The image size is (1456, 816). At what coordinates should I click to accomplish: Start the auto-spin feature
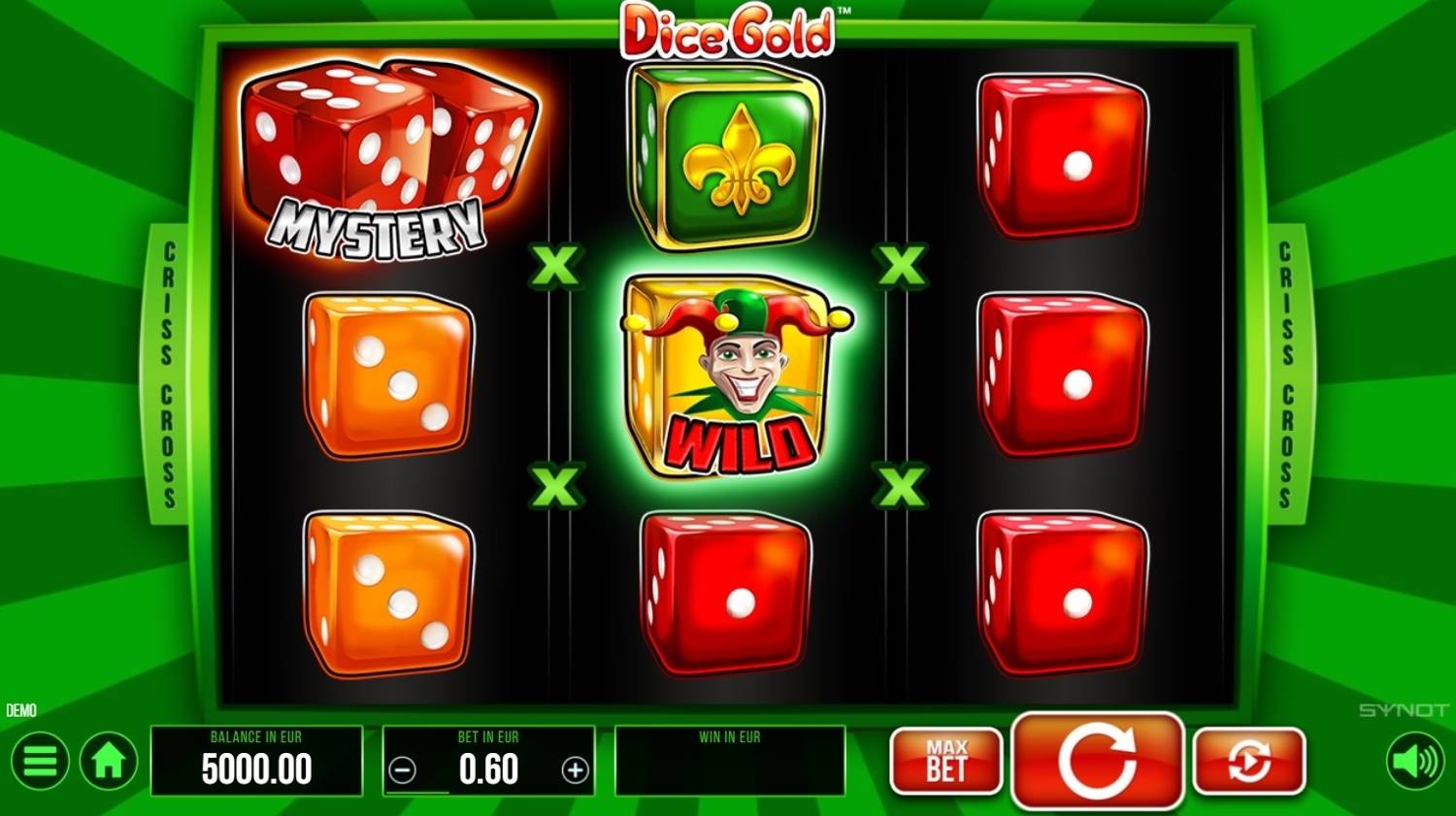(x=1249, y=762)
